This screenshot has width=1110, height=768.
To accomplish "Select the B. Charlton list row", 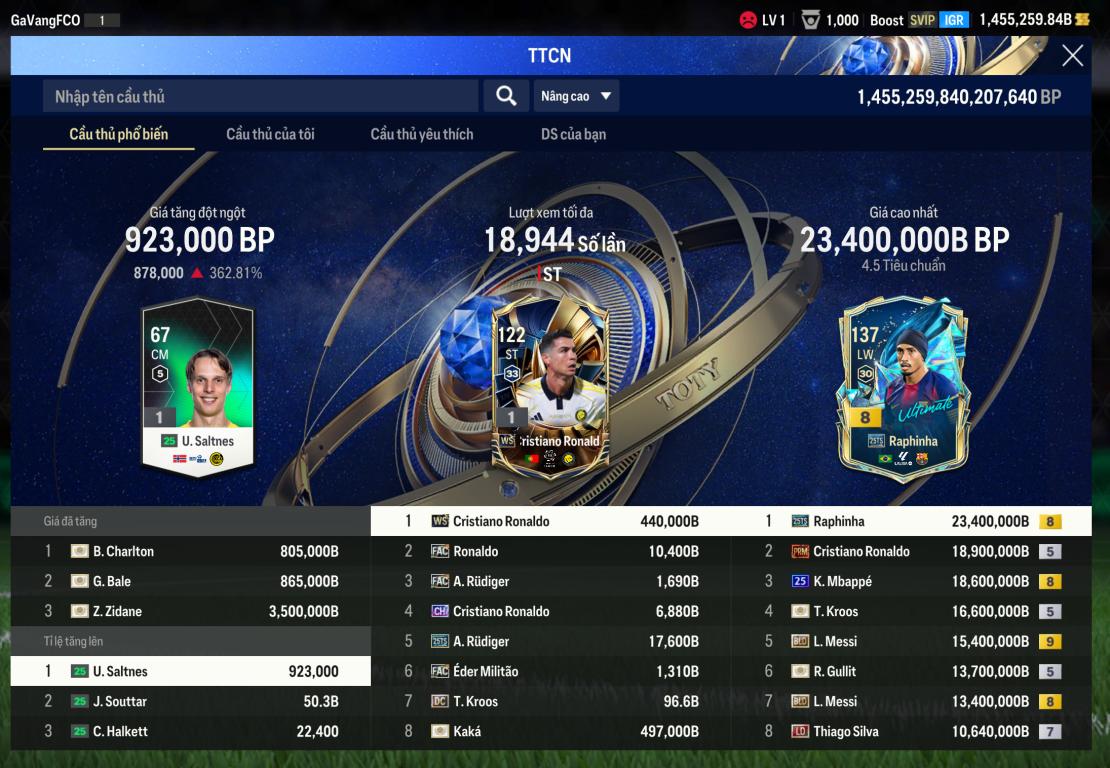I will pos(190,551).
